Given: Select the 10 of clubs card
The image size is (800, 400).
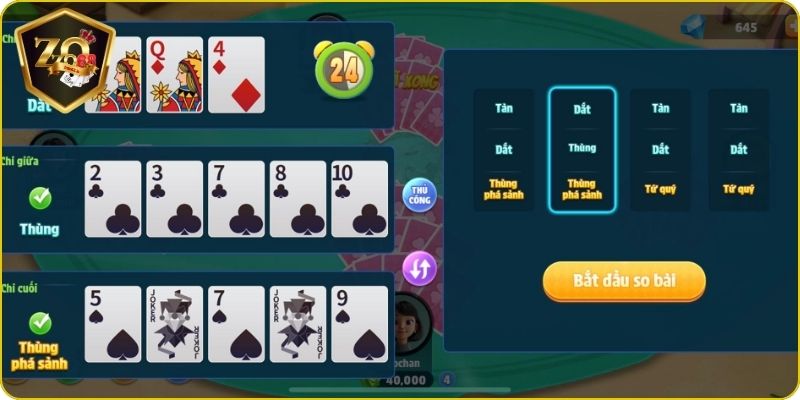Looking at the screenshot, I should point(359,198).
